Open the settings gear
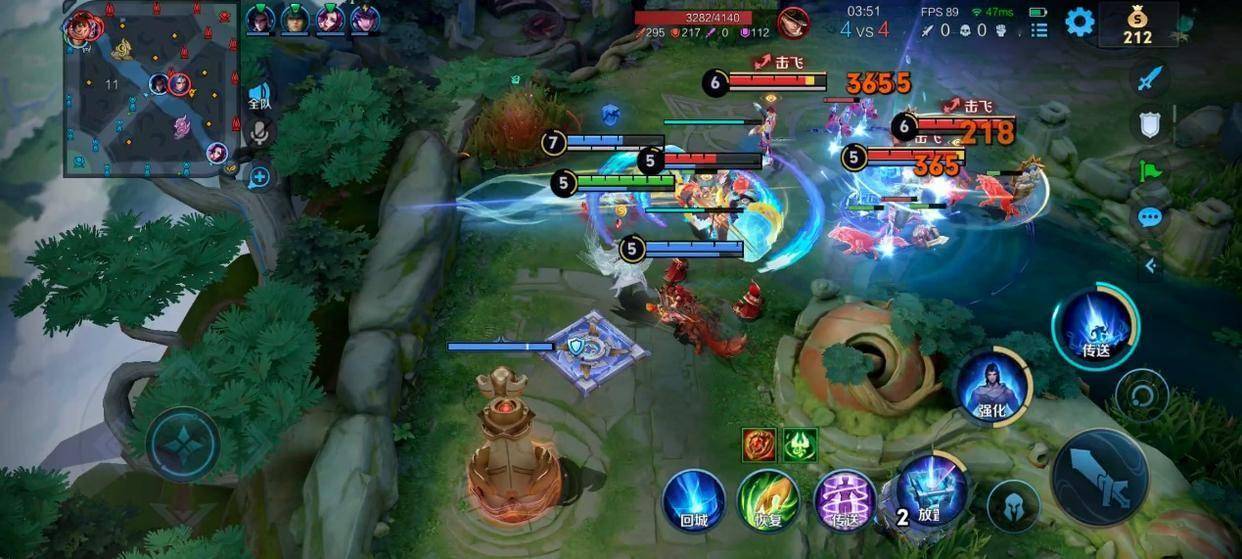 point(1079,21)
